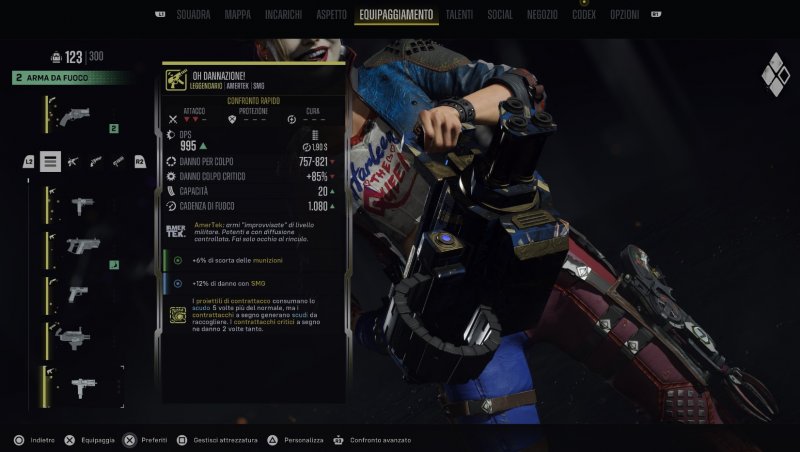Pick the highlighted SMG at the list bottom
Viewport: 800px width, 452px height.
pyautogui.click(x=83, y=383)
